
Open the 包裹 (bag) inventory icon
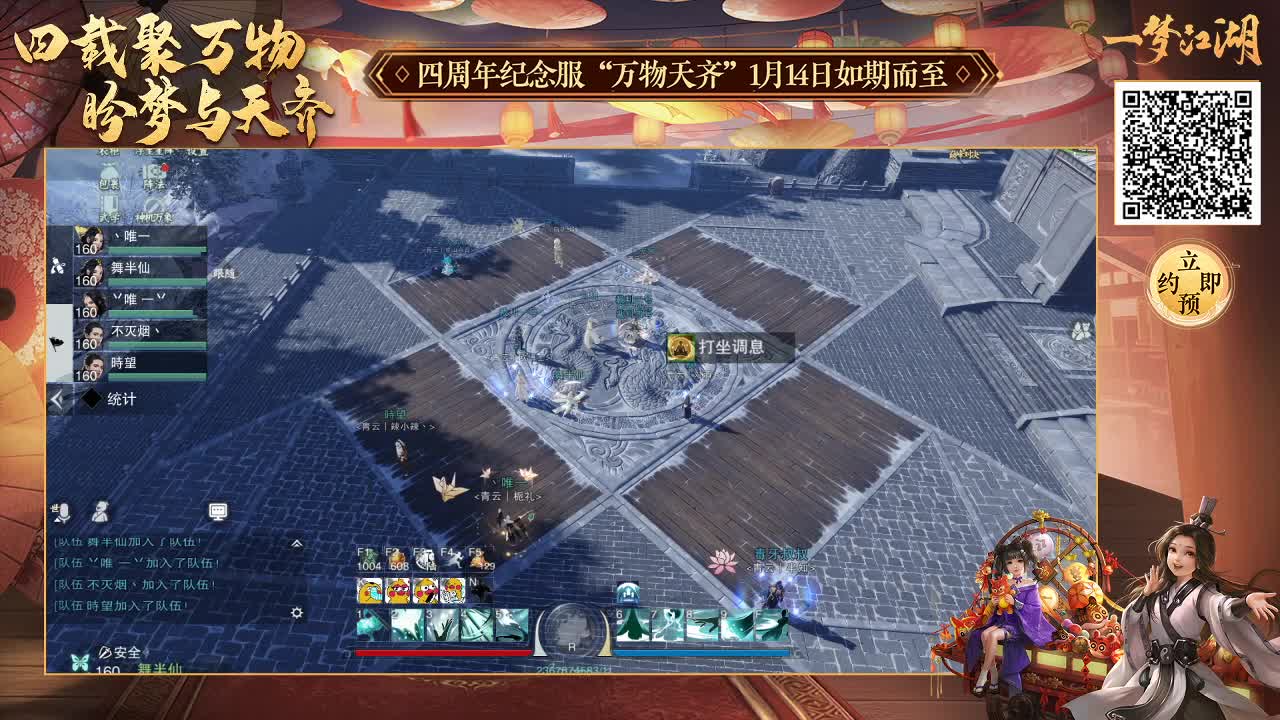point(108,173)
